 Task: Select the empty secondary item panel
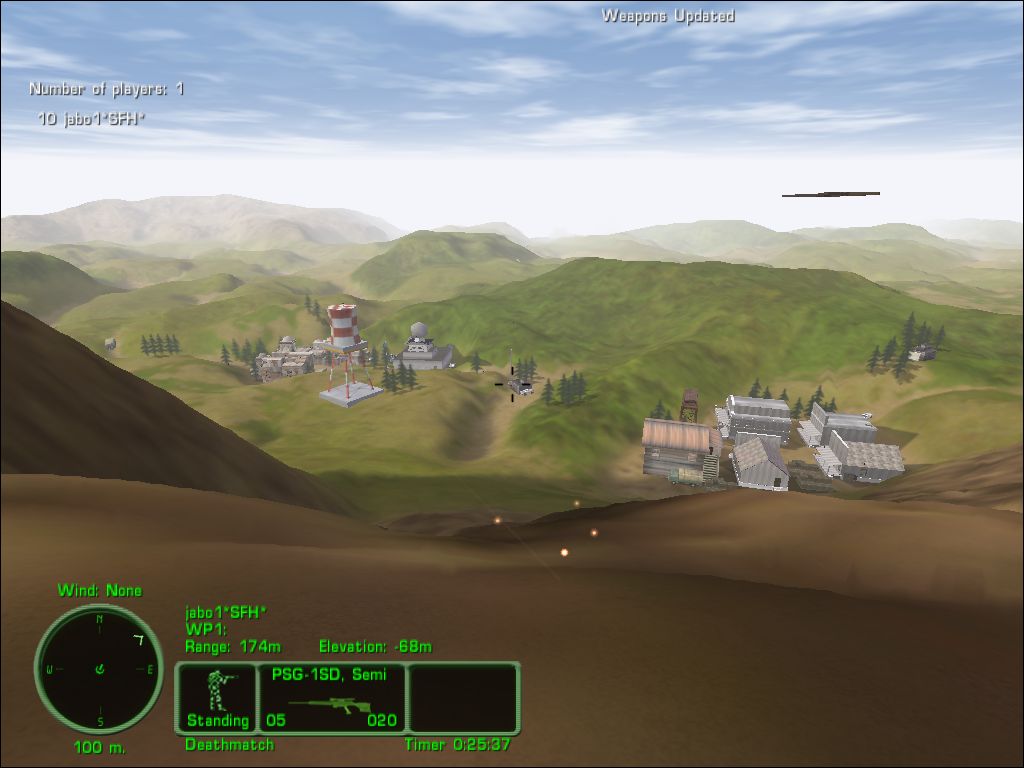coord(463,698)
